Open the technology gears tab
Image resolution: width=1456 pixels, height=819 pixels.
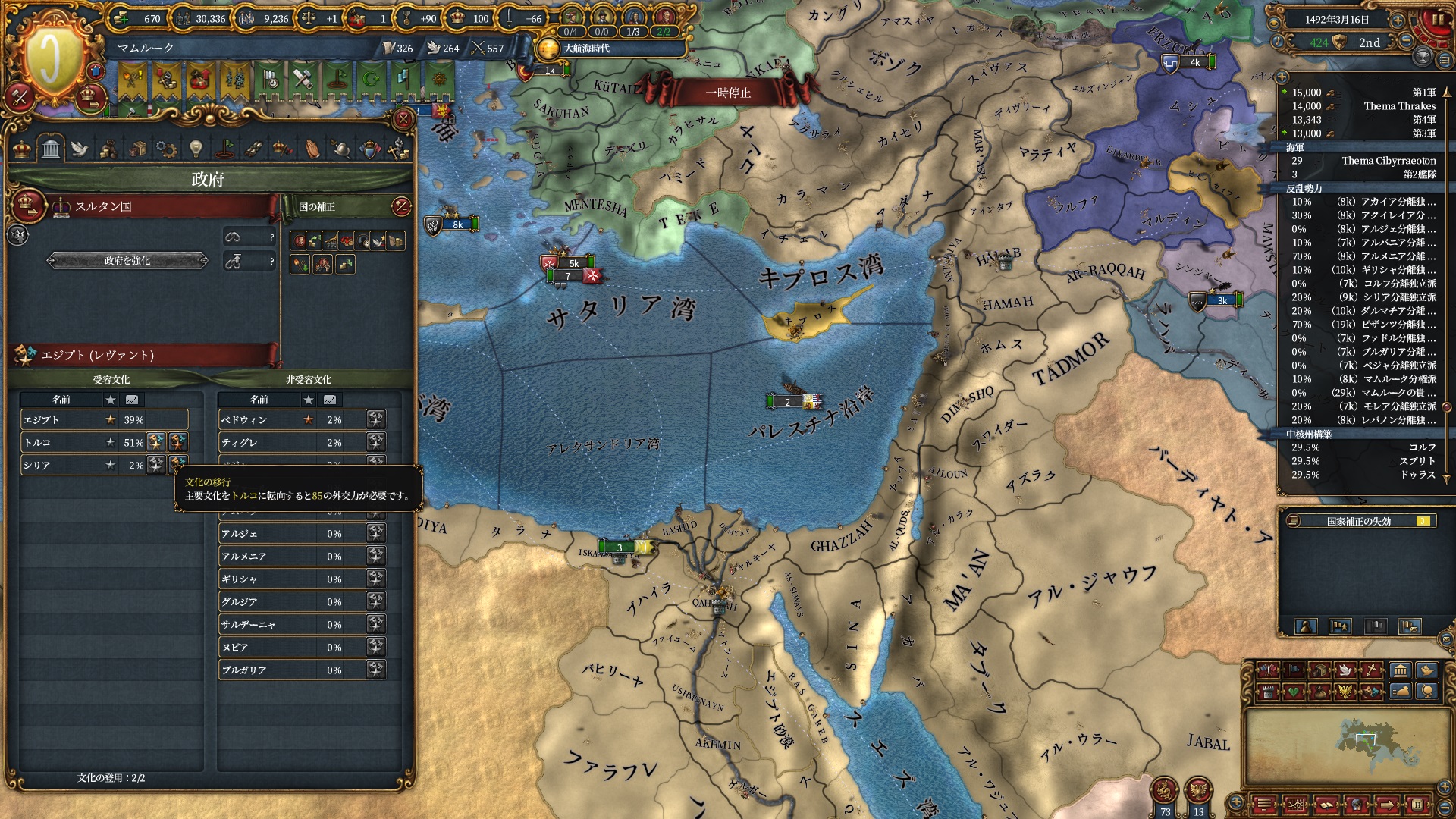coord(166,149)
